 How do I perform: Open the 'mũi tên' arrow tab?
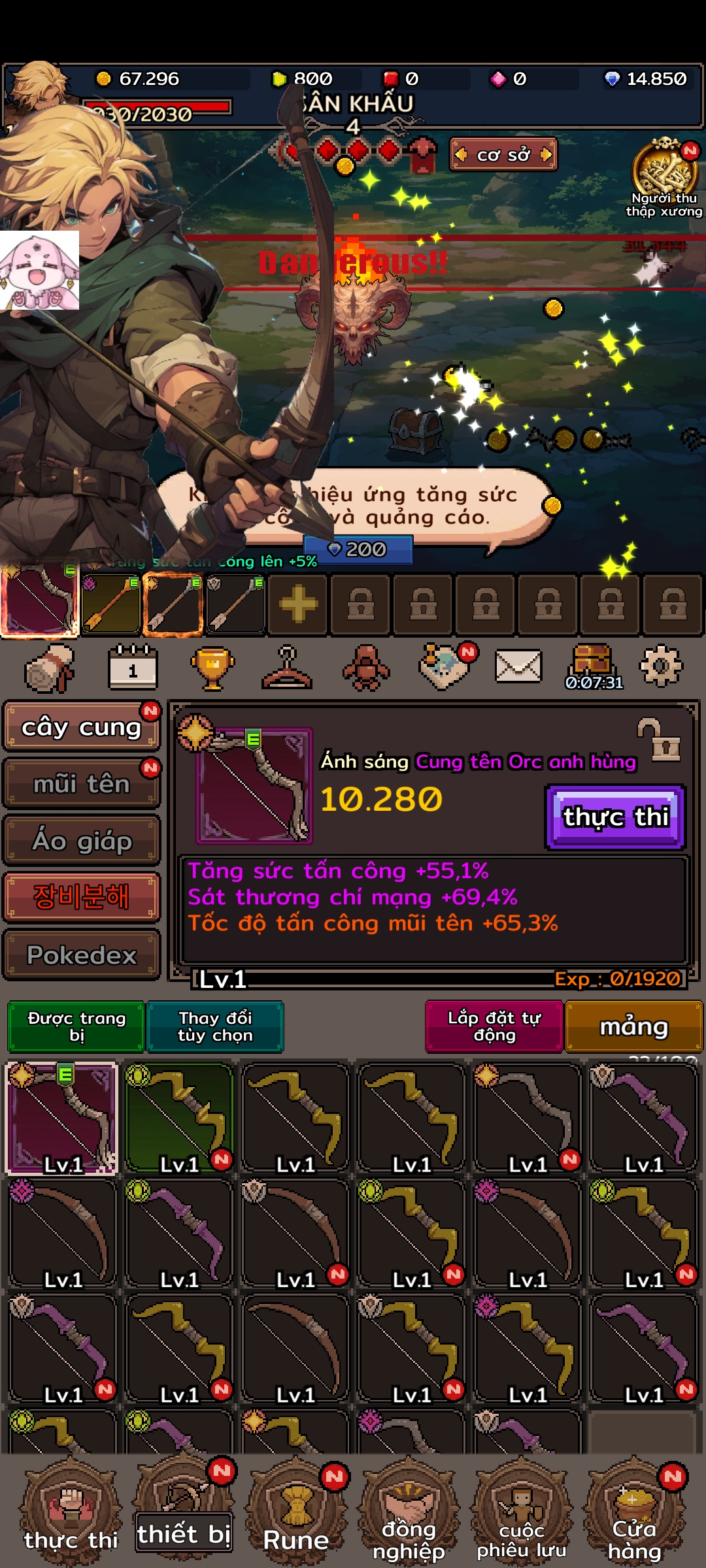point(81,783)
